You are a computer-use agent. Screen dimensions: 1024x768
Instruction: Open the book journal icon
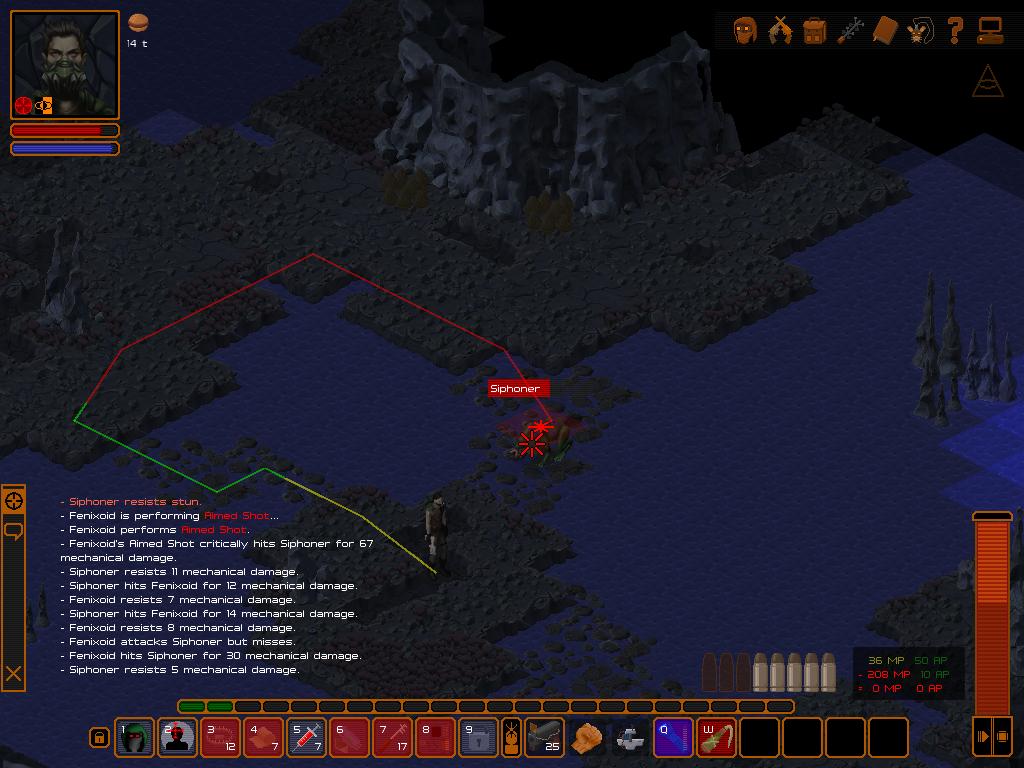click(x=885, y=31)
